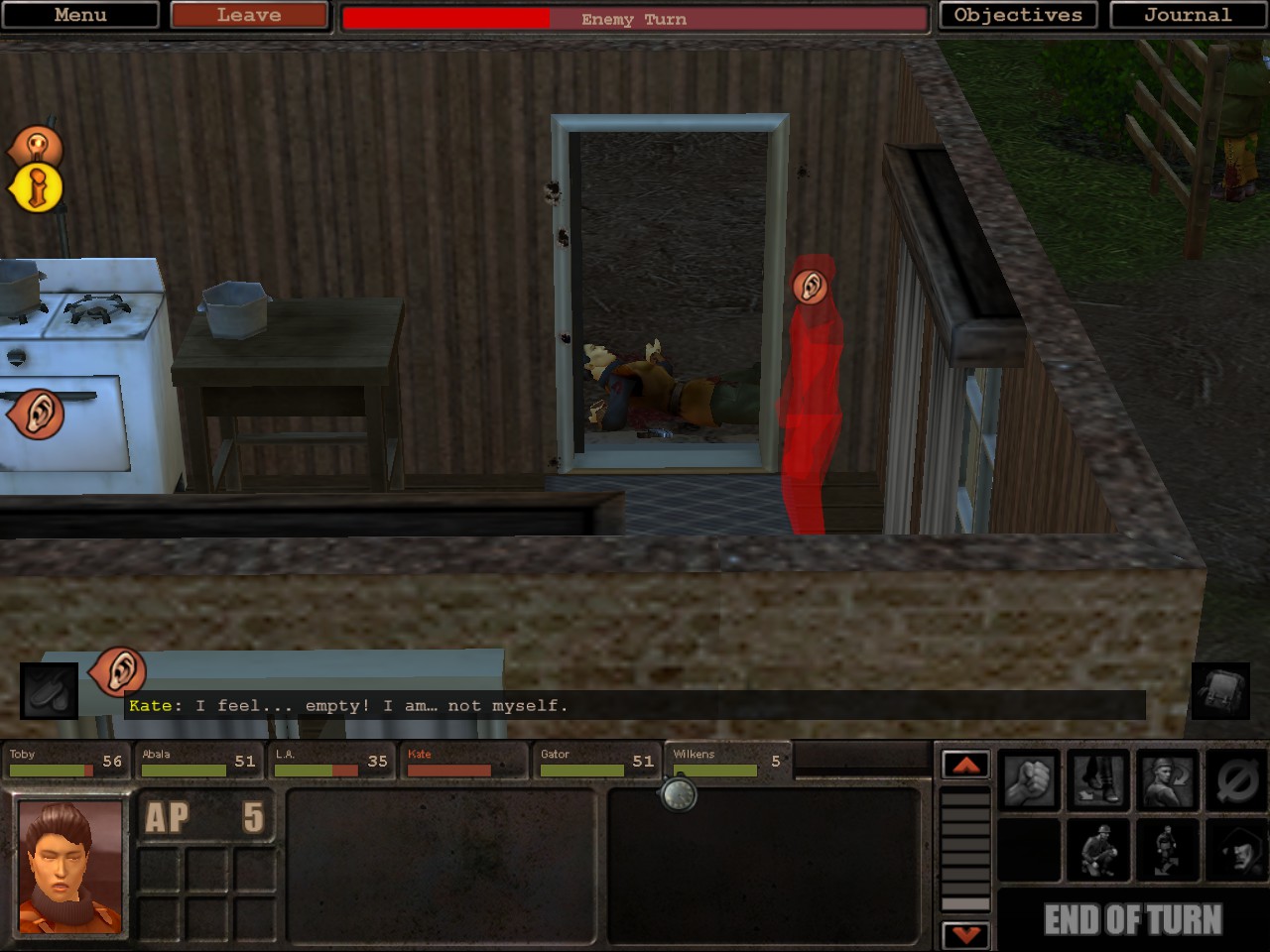Viewport: 1270px width, 952px height.
Task: Open the Journal screen
Action: pos(1189,15)
